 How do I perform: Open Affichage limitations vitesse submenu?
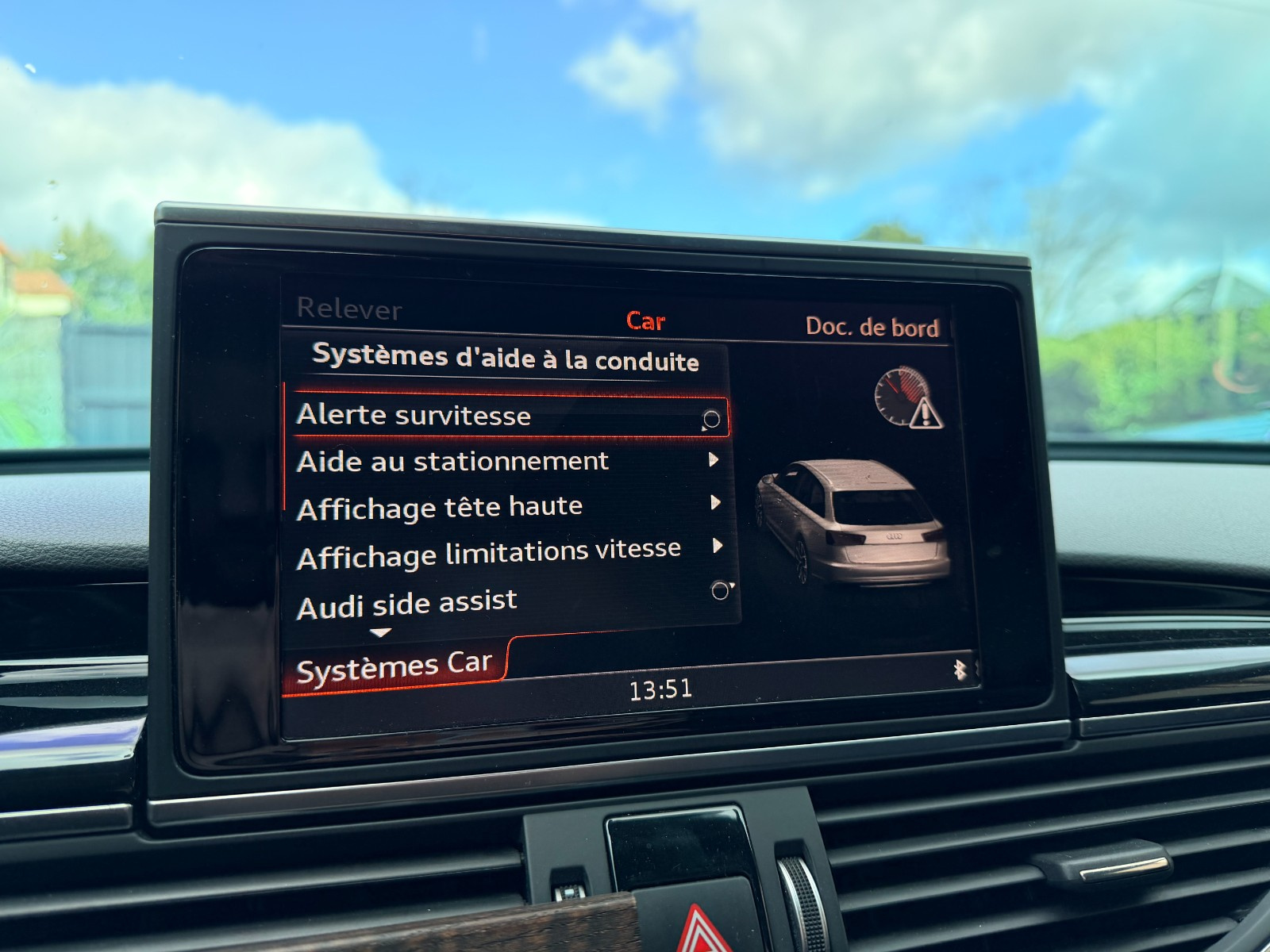pyautogui.click(x=489, y=553)
